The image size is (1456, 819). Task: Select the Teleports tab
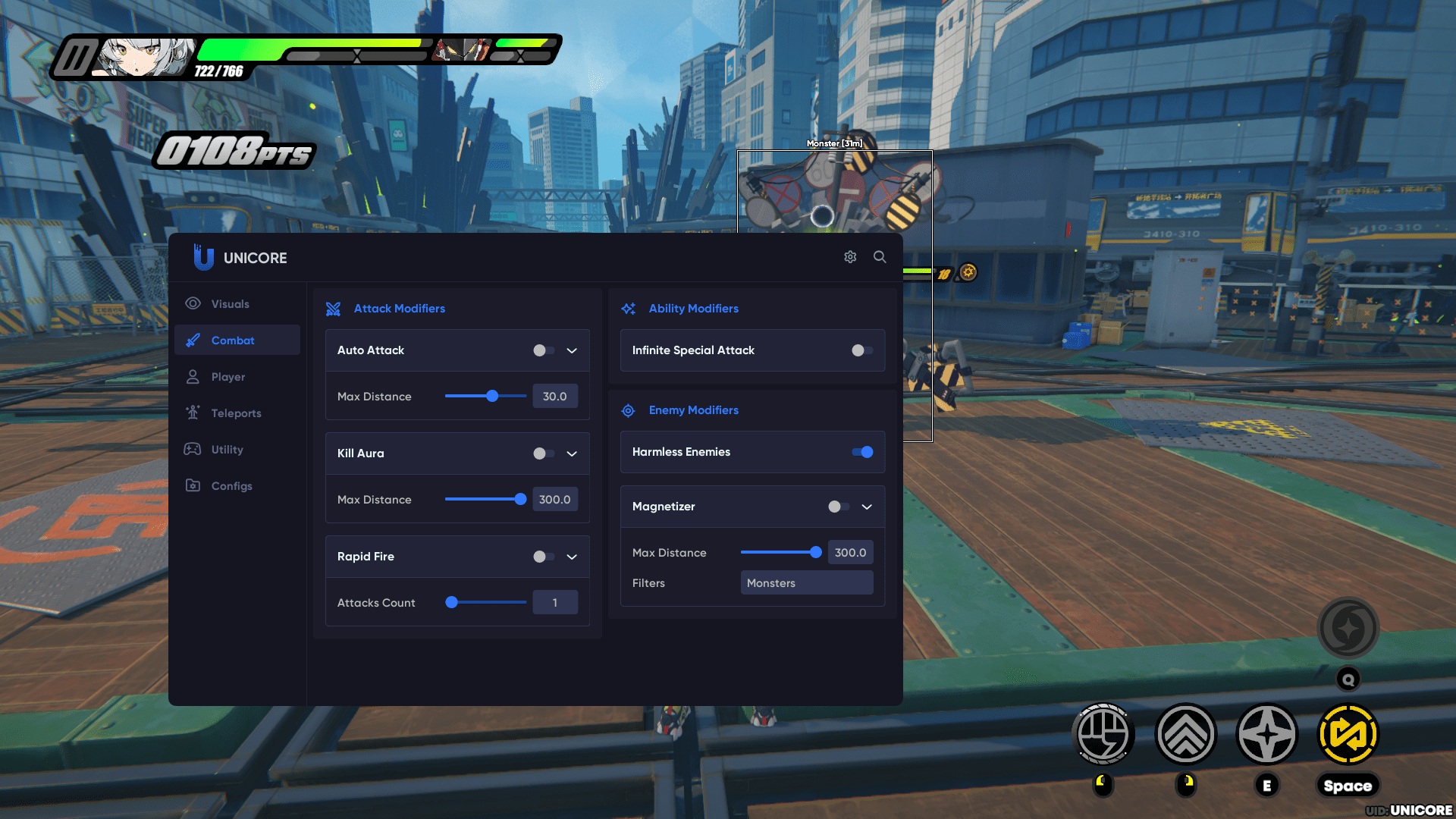(236, 413)
